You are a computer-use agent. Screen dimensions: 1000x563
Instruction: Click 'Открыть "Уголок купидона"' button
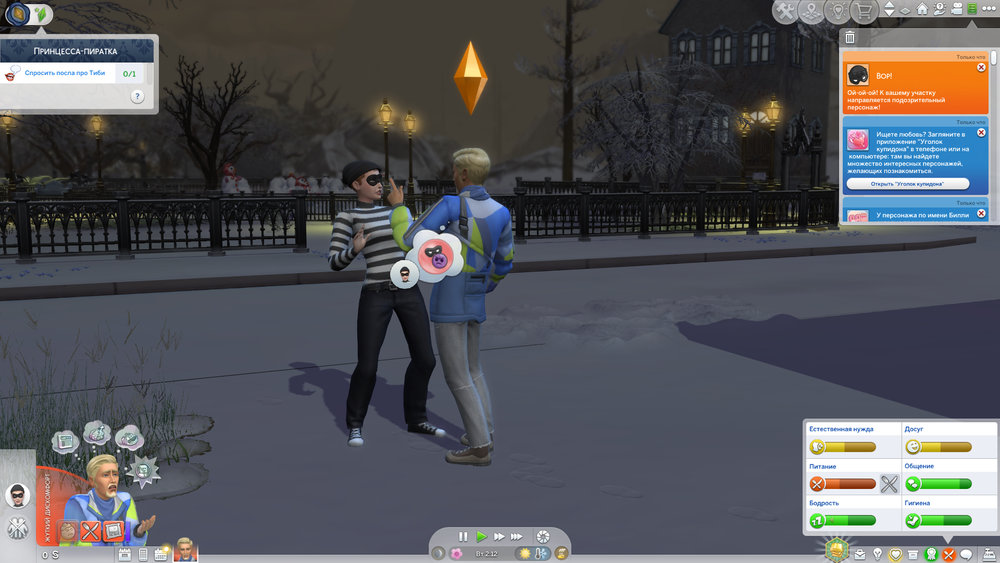908,184
